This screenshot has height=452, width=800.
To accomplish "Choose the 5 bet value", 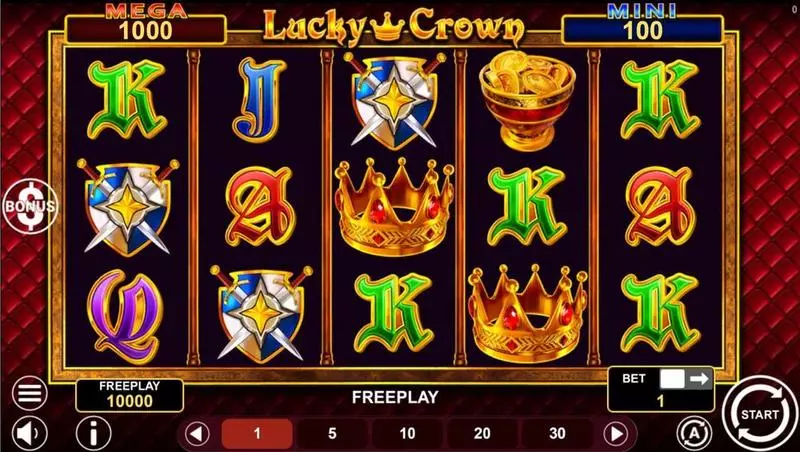I will click(331, 434).
